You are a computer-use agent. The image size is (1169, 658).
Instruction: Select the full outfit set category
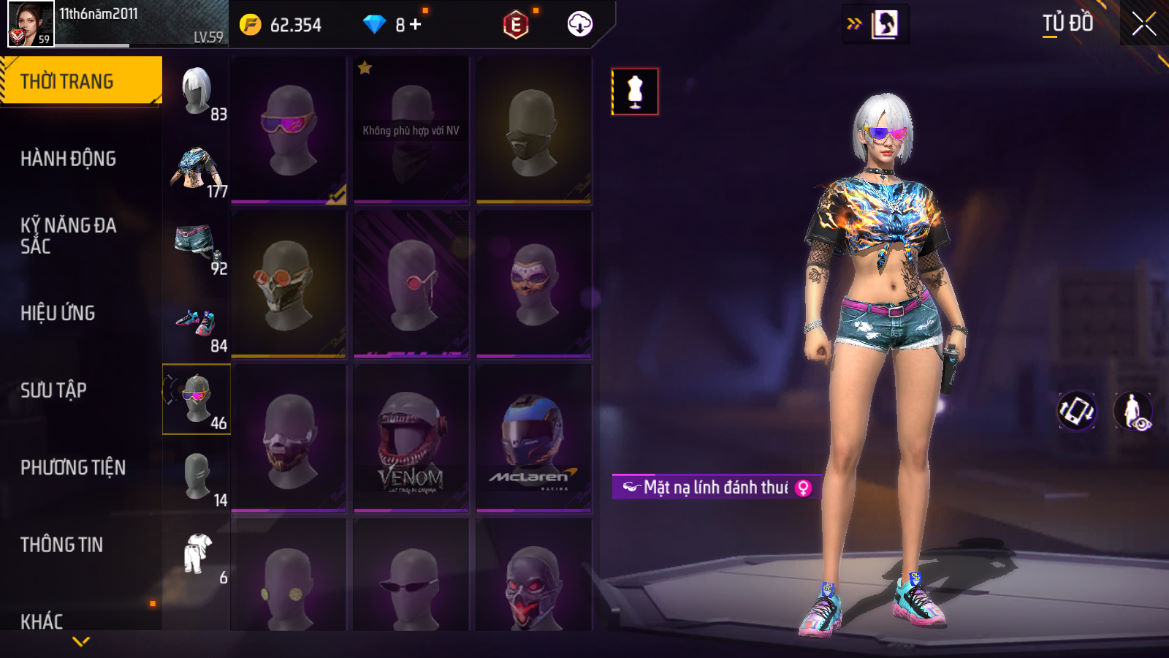[196, 553]
